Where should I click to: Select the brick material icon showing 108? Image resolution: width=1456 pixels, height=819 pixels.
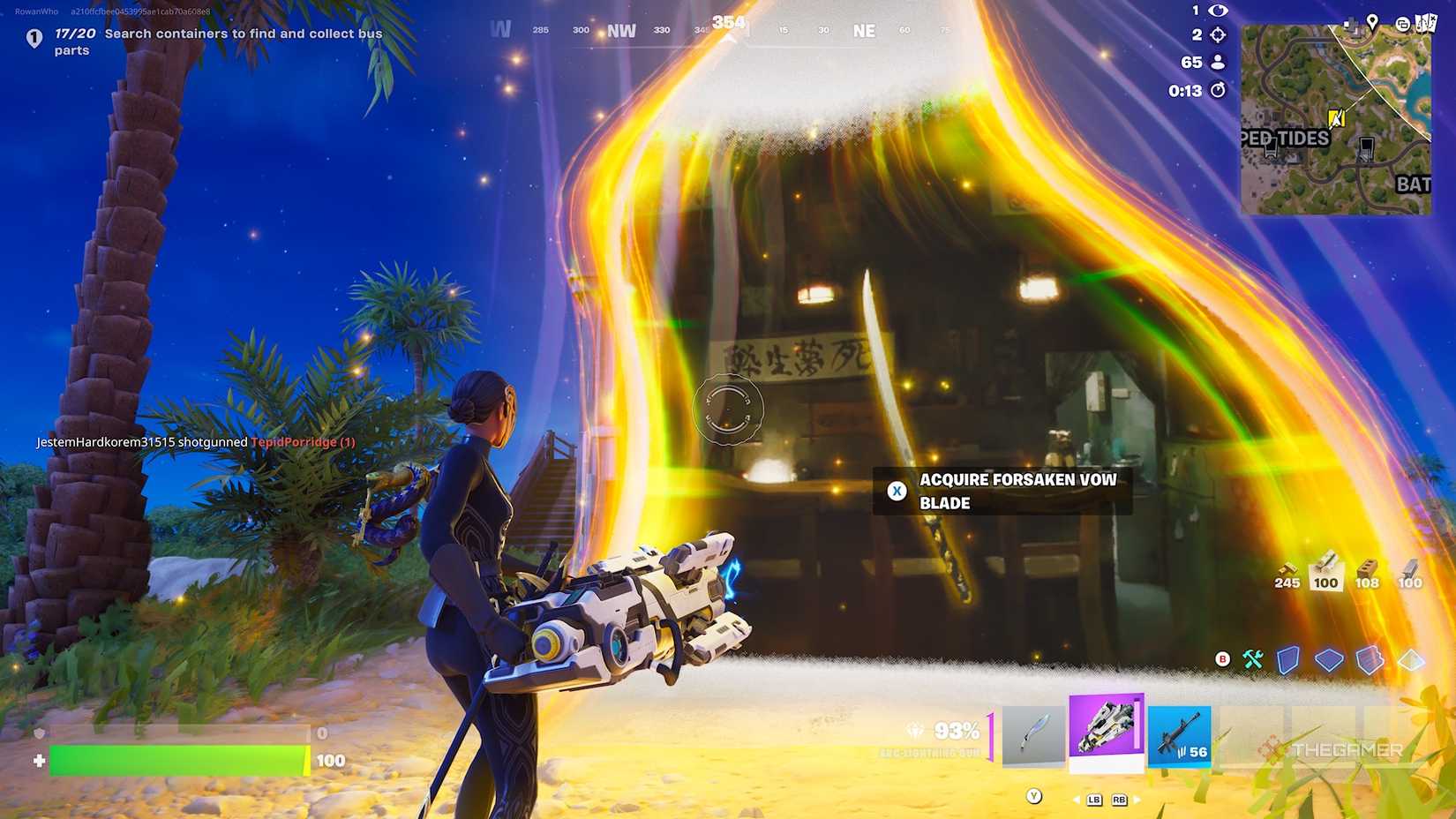(x=1369, y=570)
